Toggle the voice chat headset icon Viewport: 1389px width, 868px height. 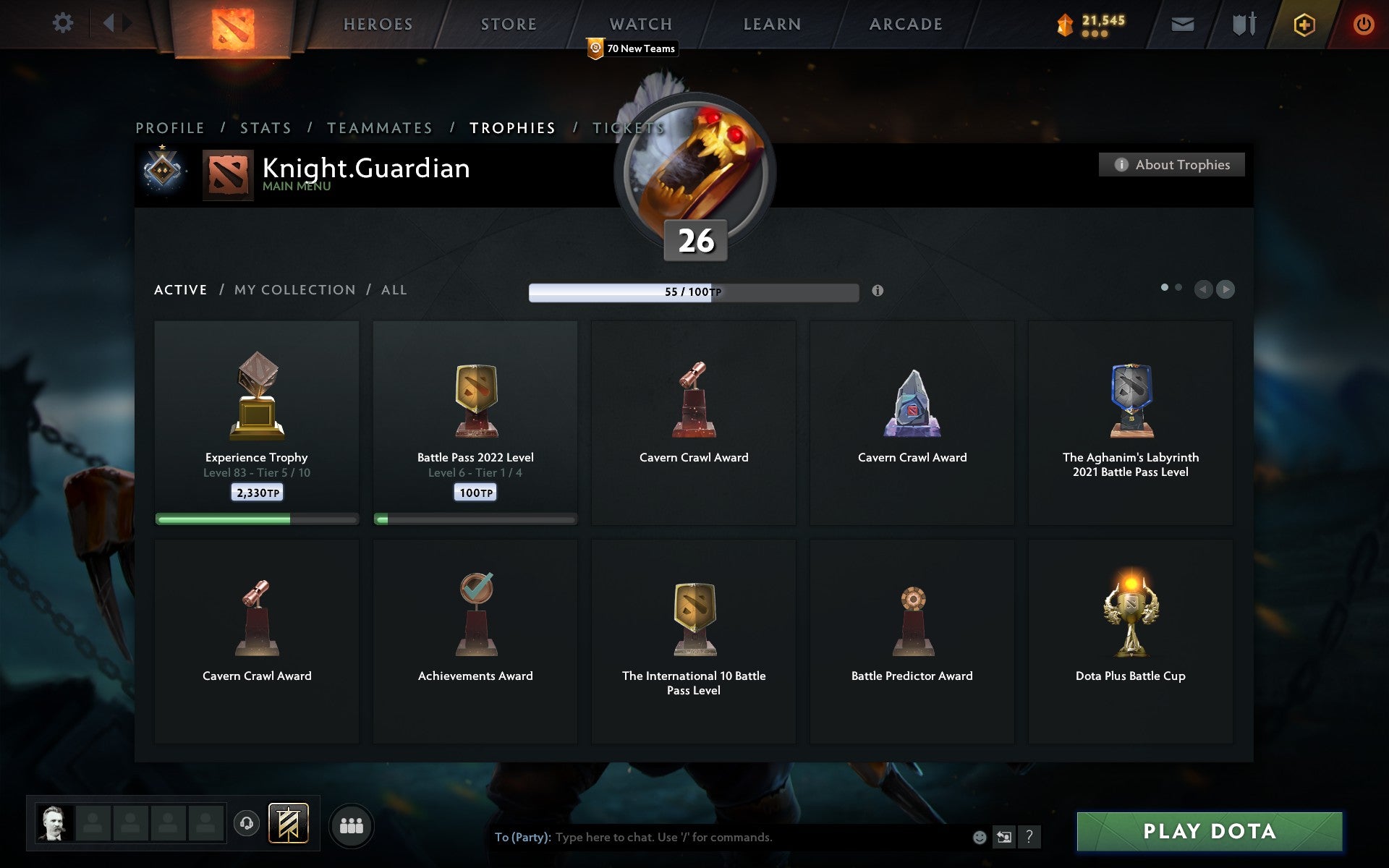coord(245,823)
